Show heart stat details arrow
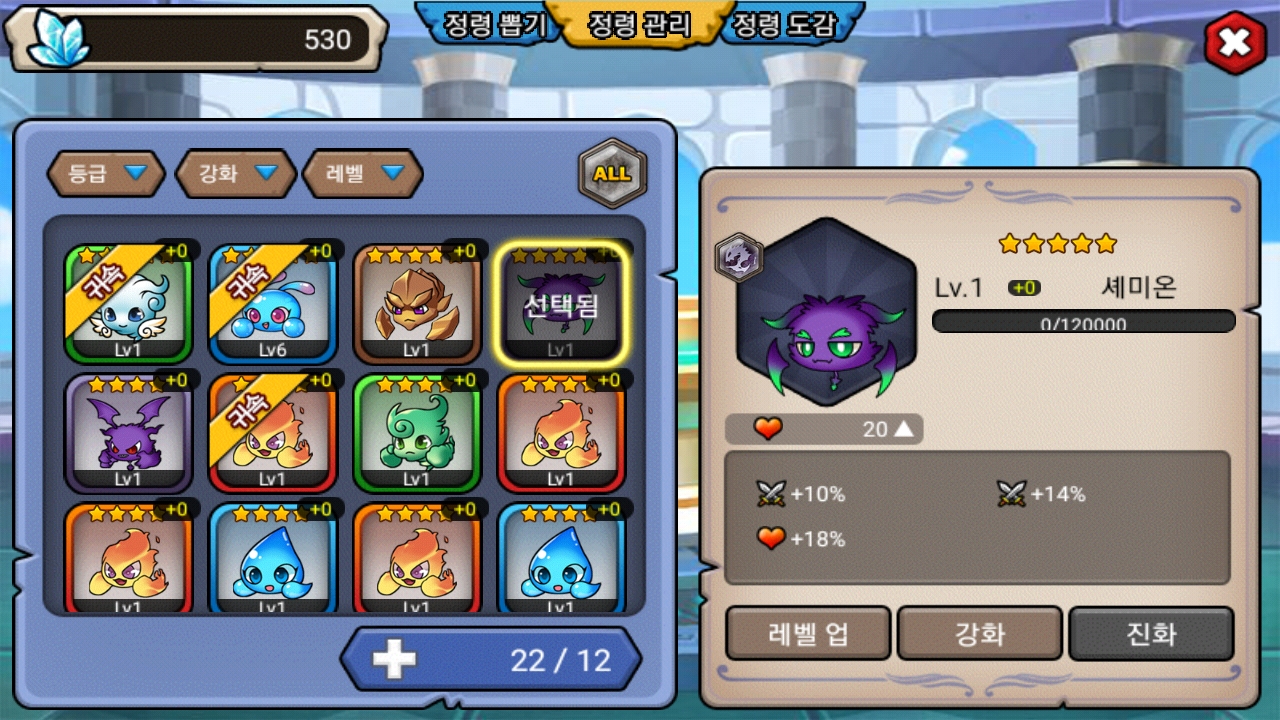 pos(904,429)
